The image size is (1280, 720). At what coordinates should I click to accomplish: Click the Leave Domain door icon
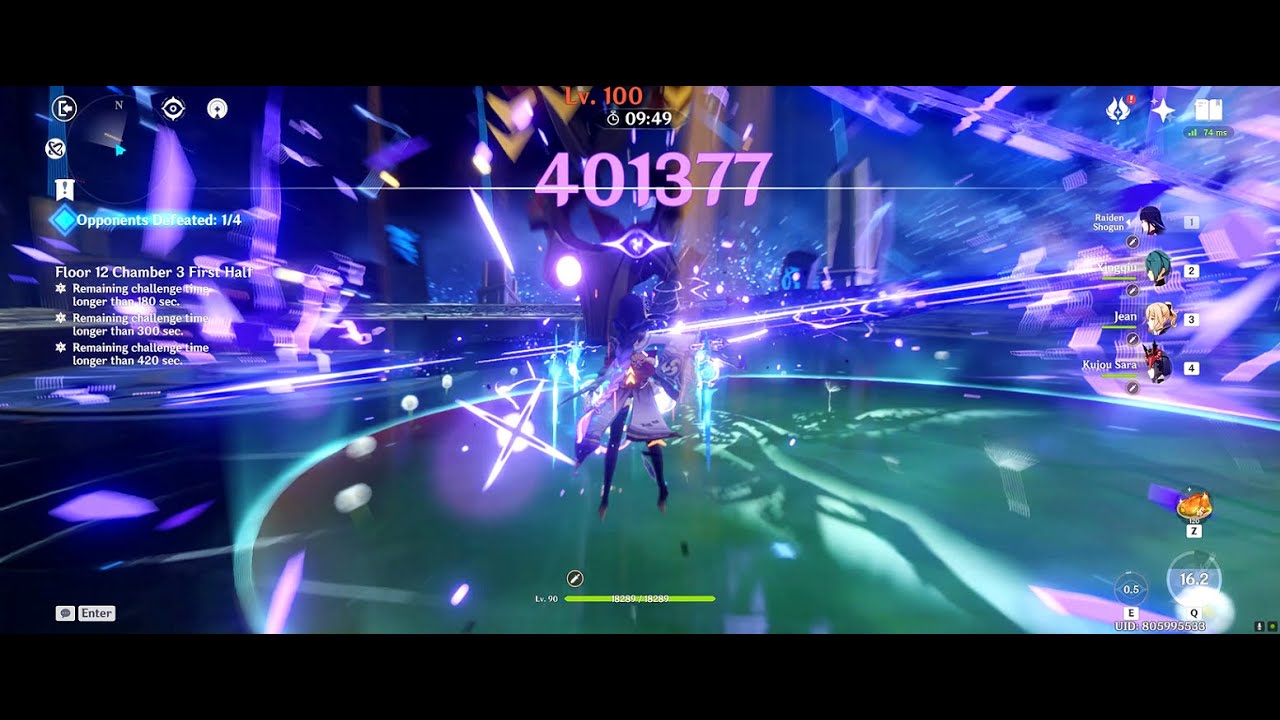(58, 108)
